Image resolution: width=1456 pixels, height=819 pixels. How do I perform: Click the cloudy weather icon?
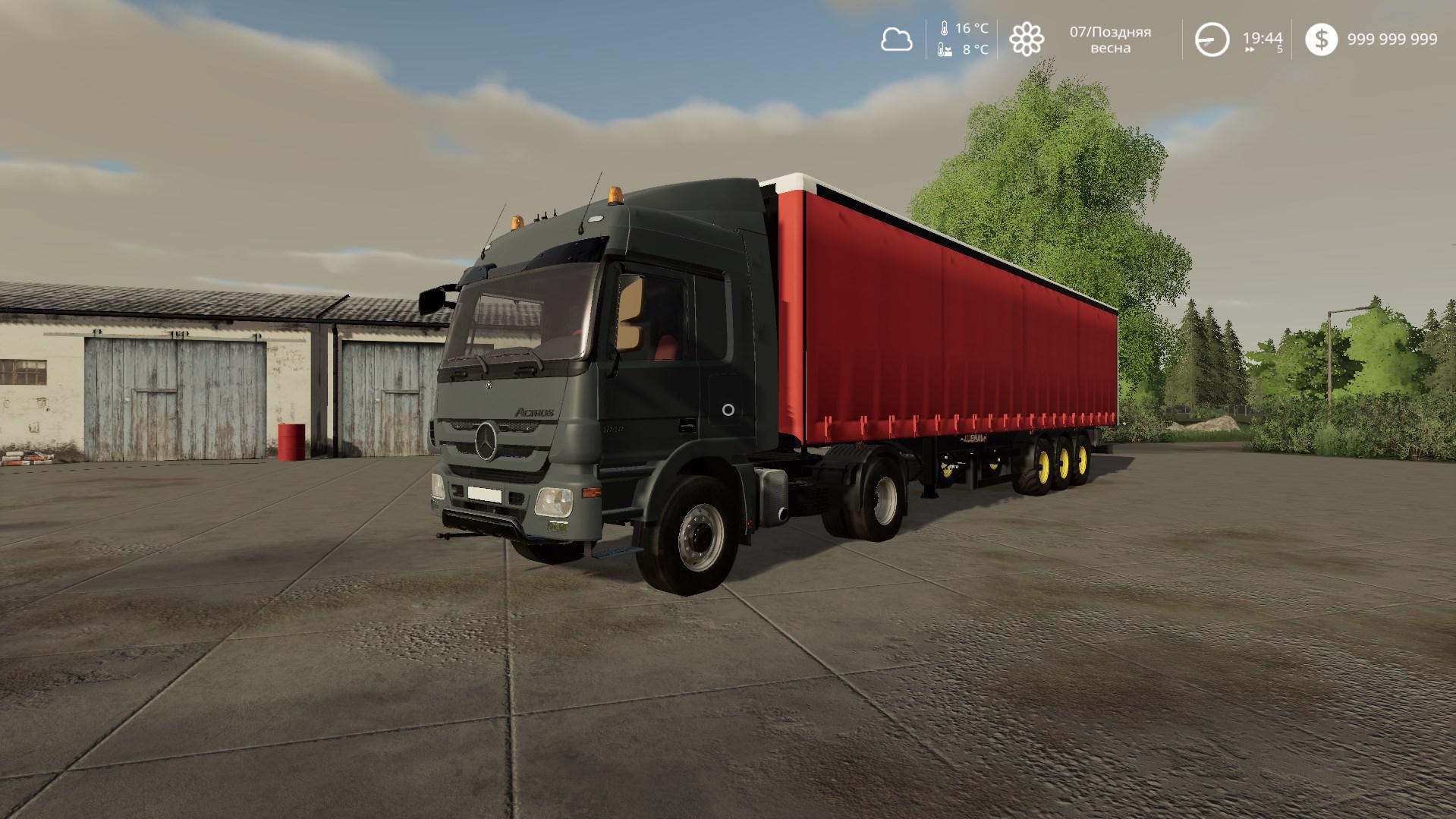click(x=898, y=39)
